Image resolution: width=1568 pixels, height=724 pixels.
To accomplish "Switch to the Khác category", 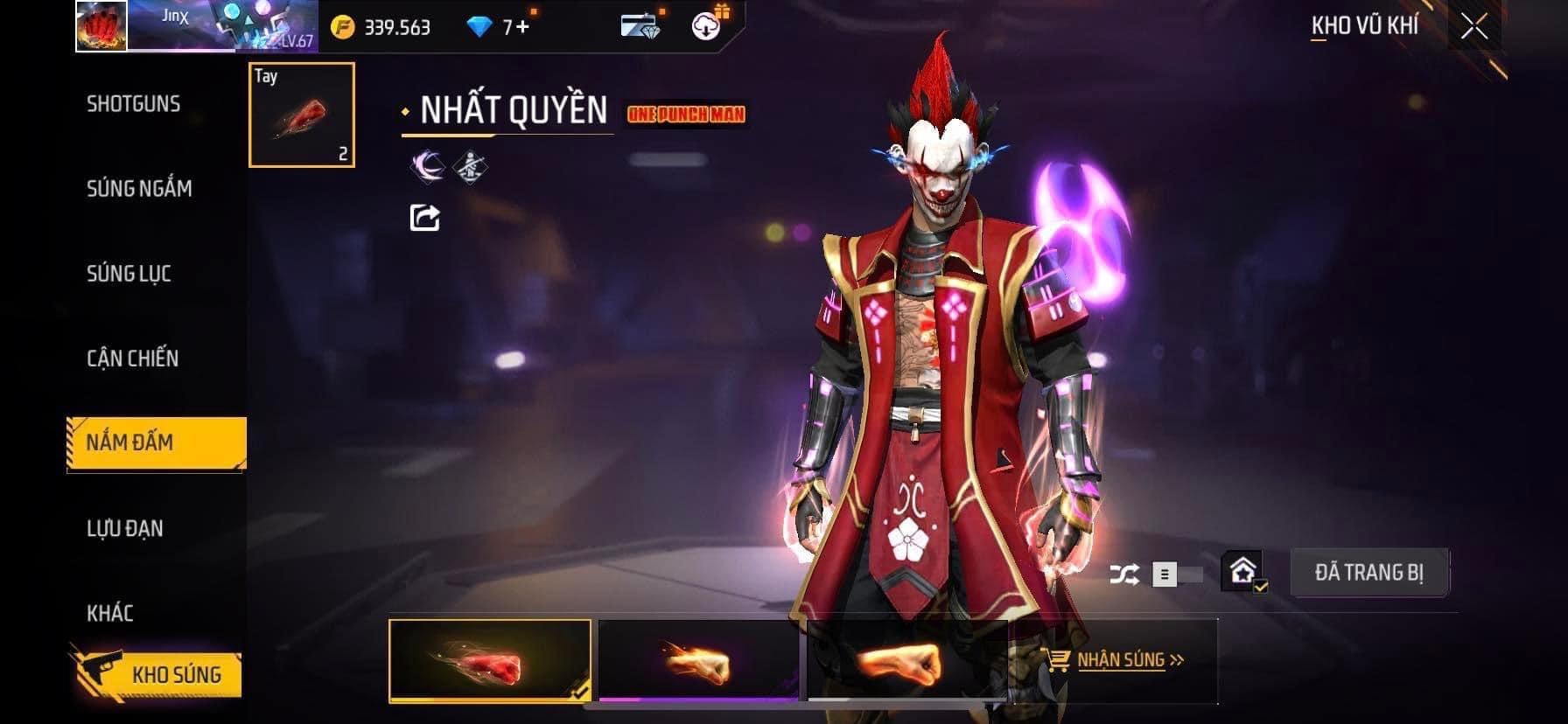I will (110, 613).
